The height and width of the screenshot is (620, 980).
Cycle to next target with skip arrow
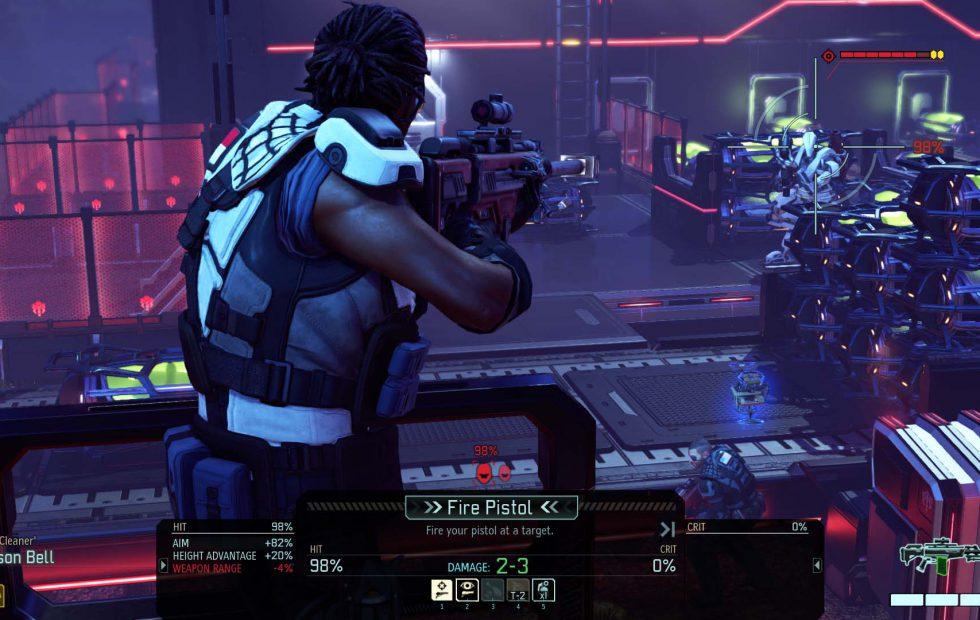[667, 529]
